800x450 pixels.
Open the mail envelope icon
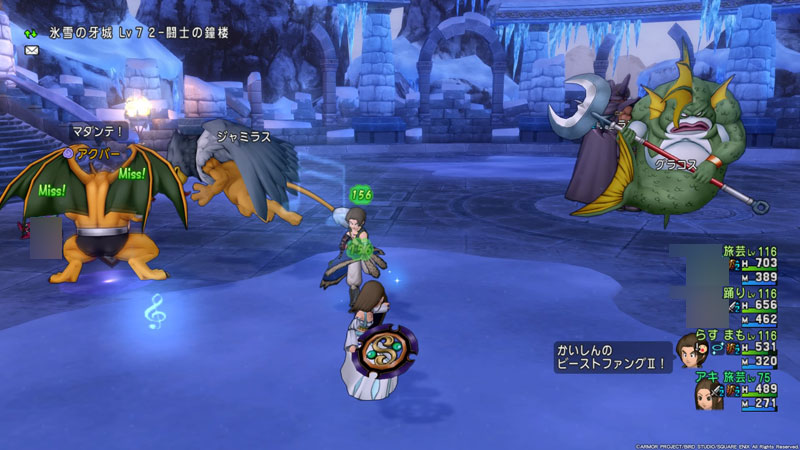31,49
